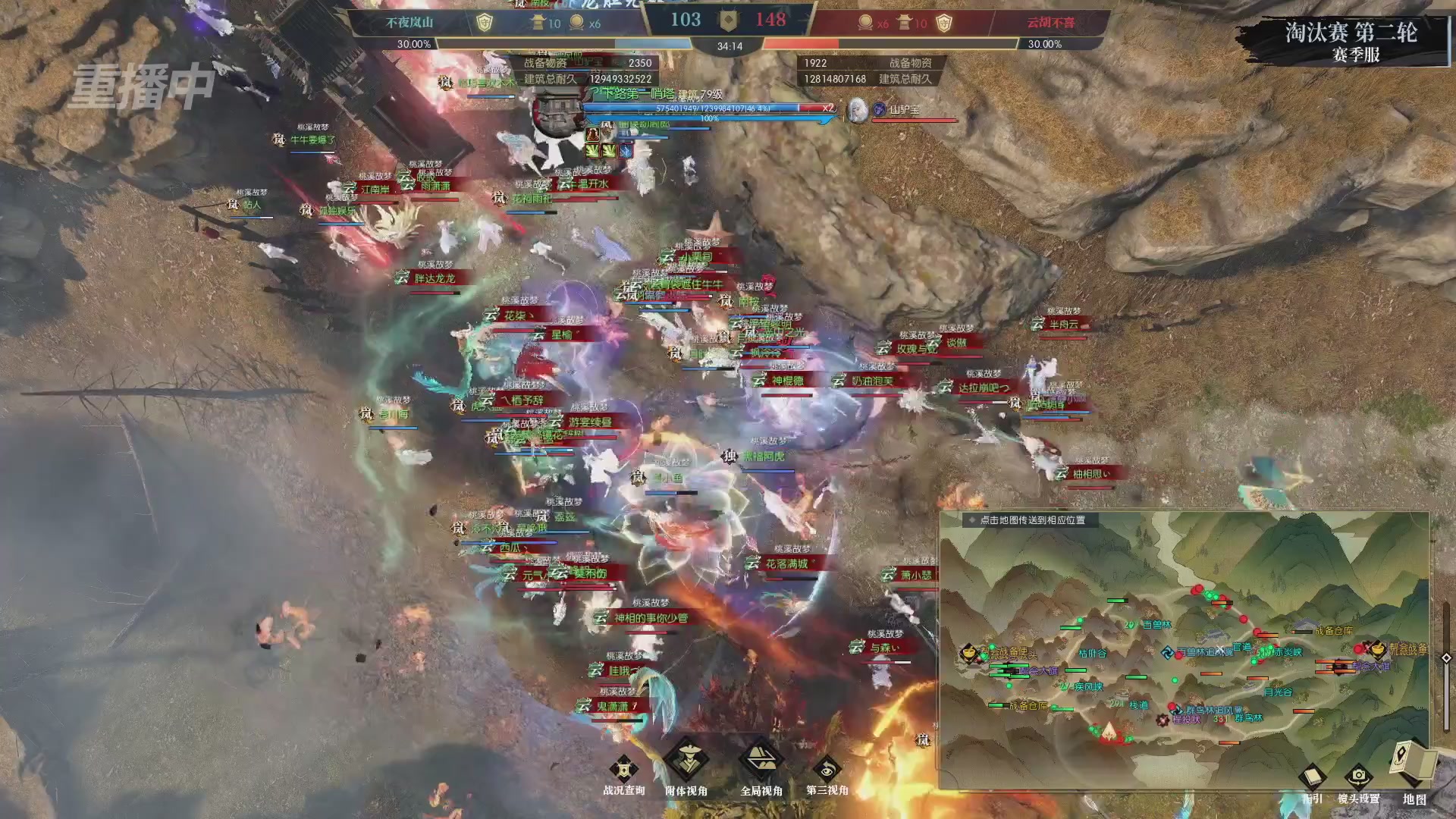
Task: Select 月光谷 on the map
Action: 1278,692
